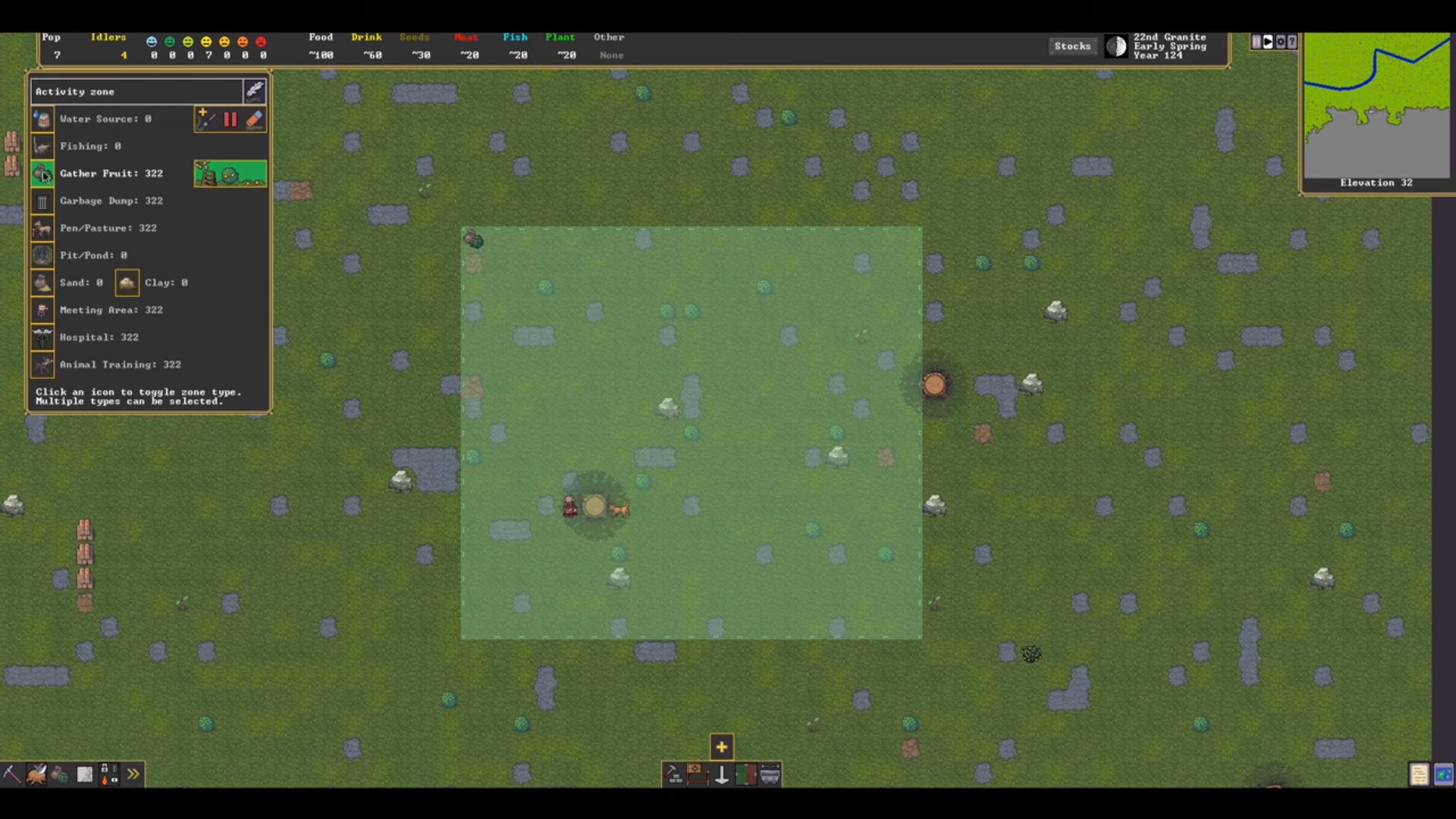Toggle the Gather Fruit zone type

pyautogui.click(x=42, y=174)
